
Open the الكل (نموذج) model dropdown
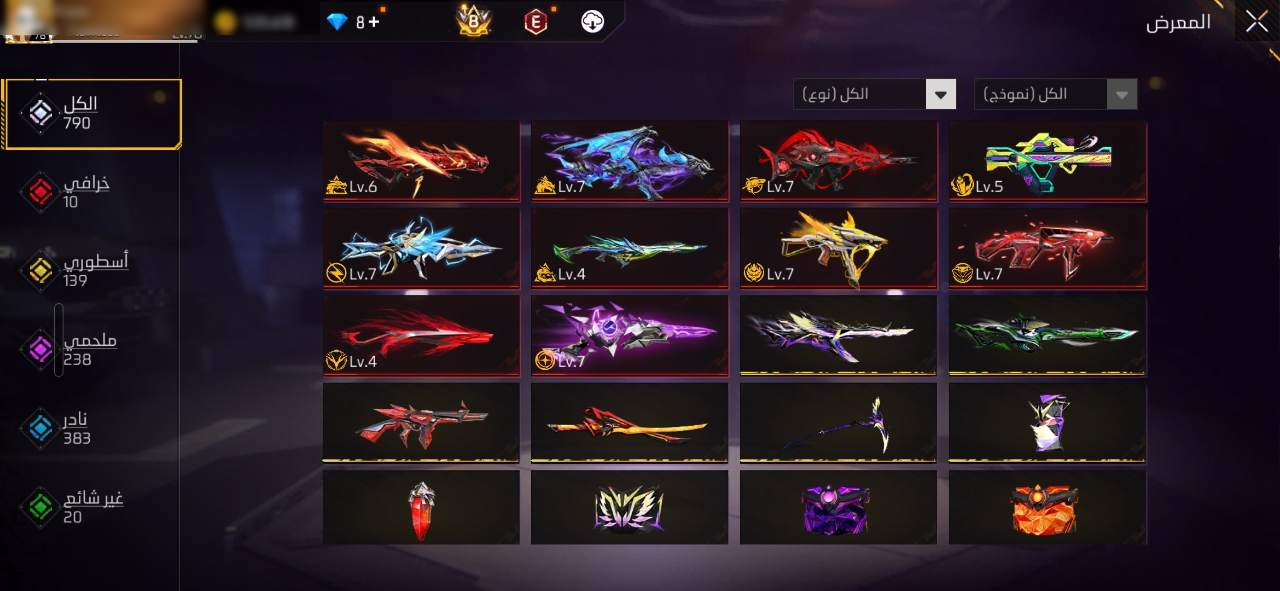pyautogui.click(x=1055, y=95)
